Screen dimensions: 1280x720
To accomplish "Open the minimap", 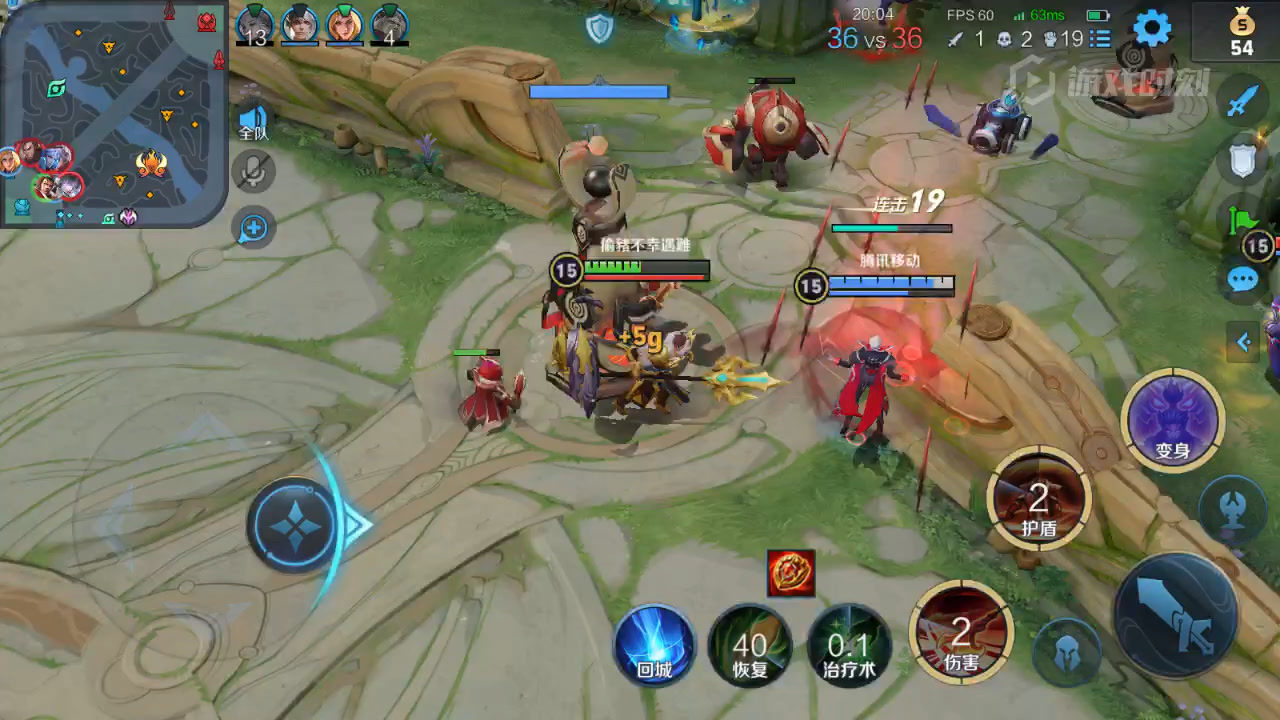I will coord(113,113).
